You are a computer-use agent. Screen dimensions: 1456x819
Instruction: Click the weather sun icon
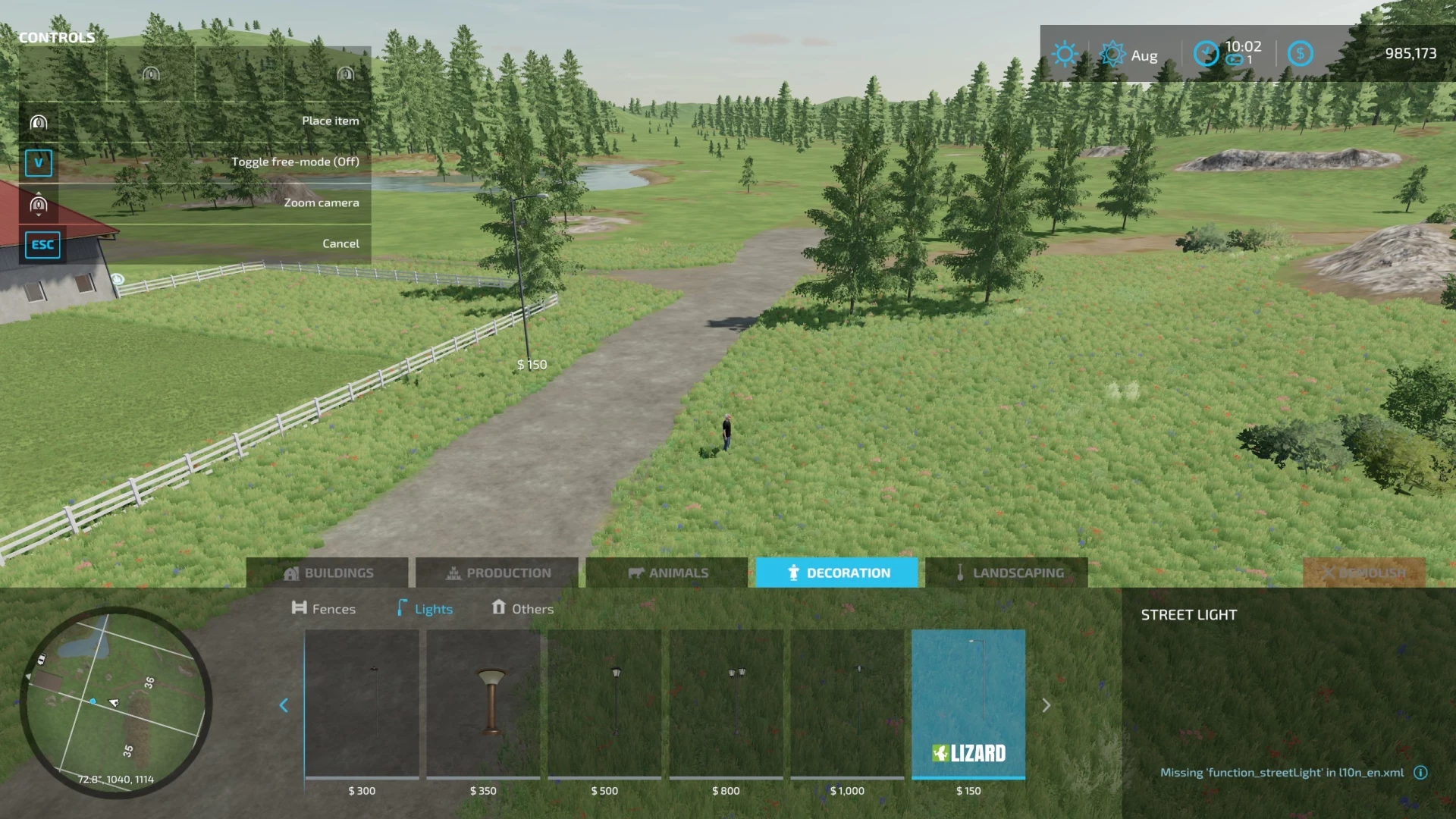1065,53
